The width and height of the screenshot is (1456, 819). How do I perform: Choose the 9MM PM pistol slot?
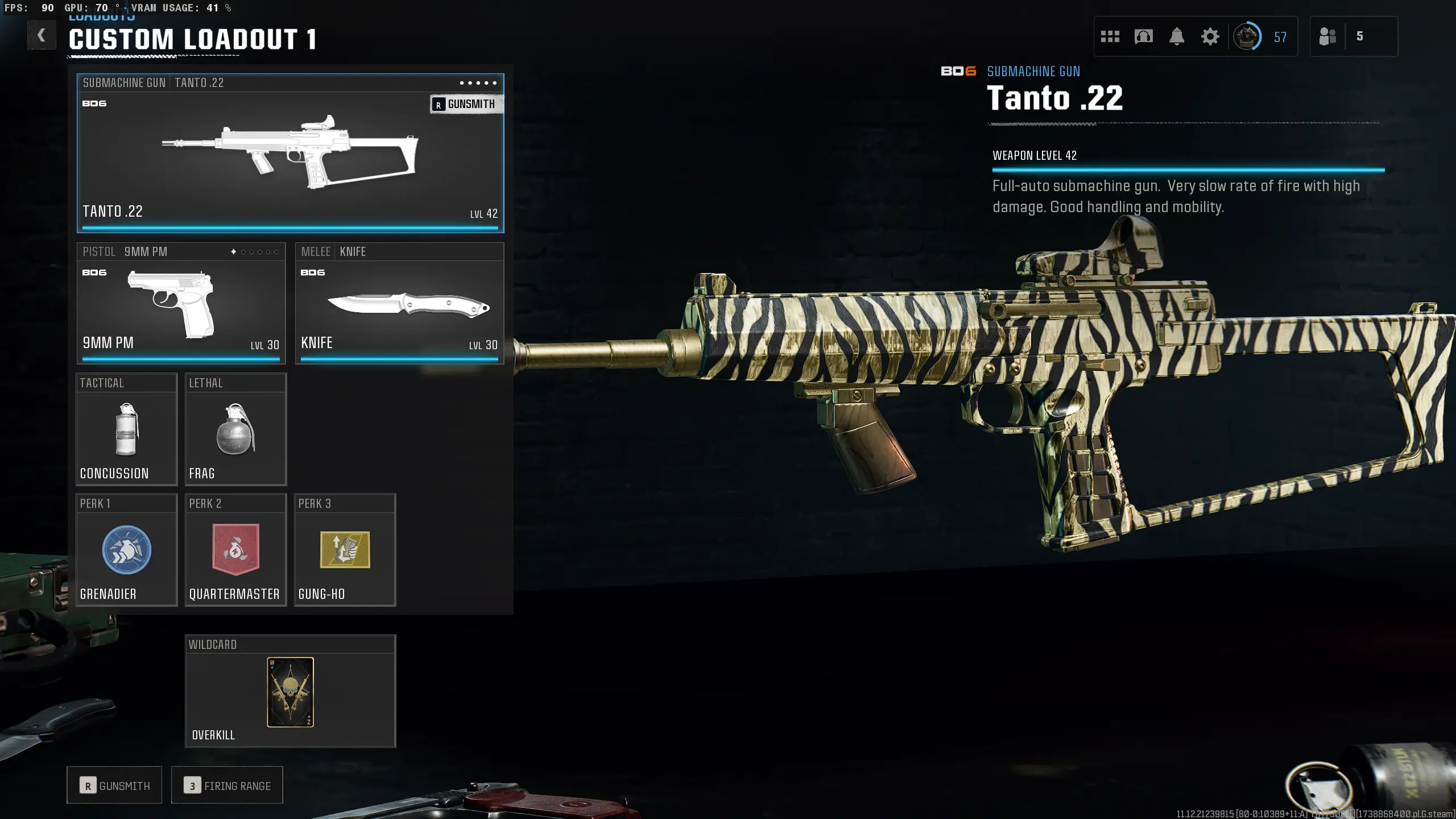click(181, 304)
